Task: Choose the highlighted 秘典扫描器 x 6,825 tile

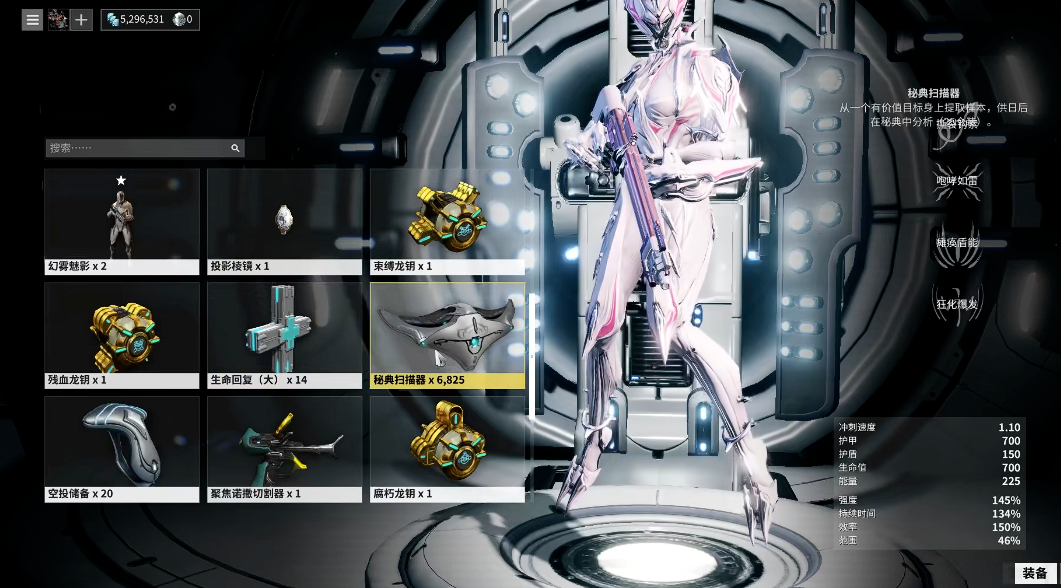Action: (447, 334)
